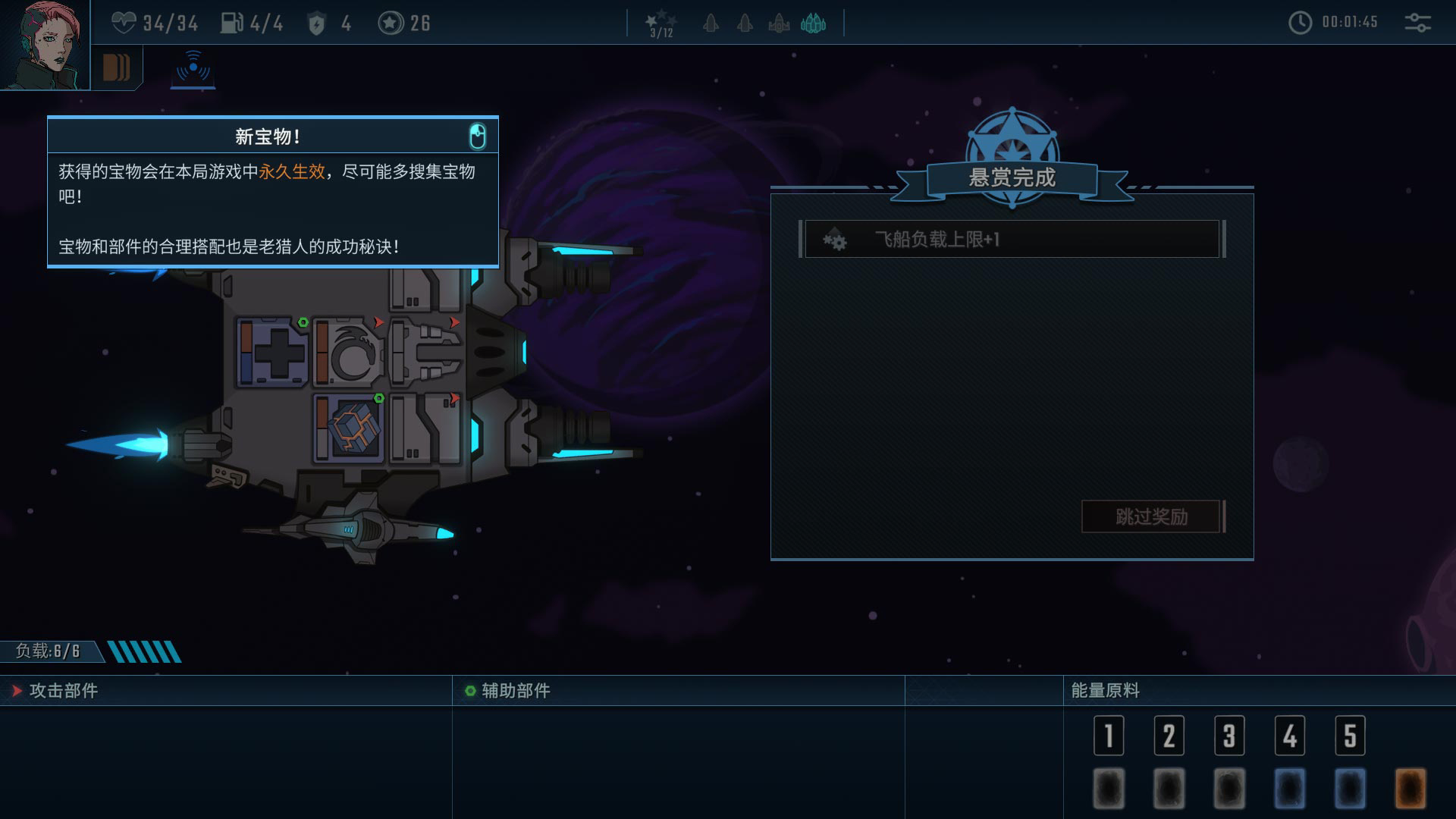Activate the radar signal icon

[x=193, y=68]
